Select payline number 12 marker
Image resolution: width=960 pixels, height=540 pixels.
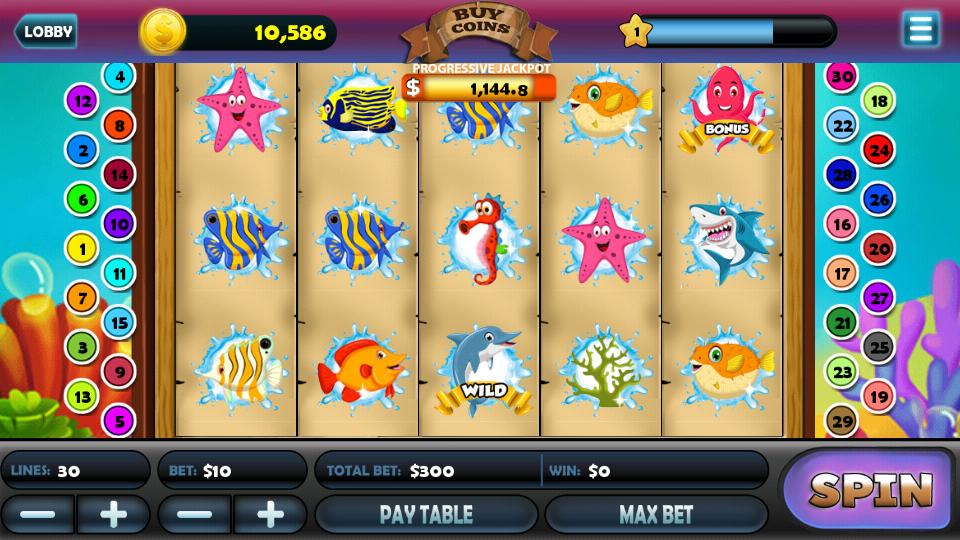pyautogui.click(x=81, y=100)
